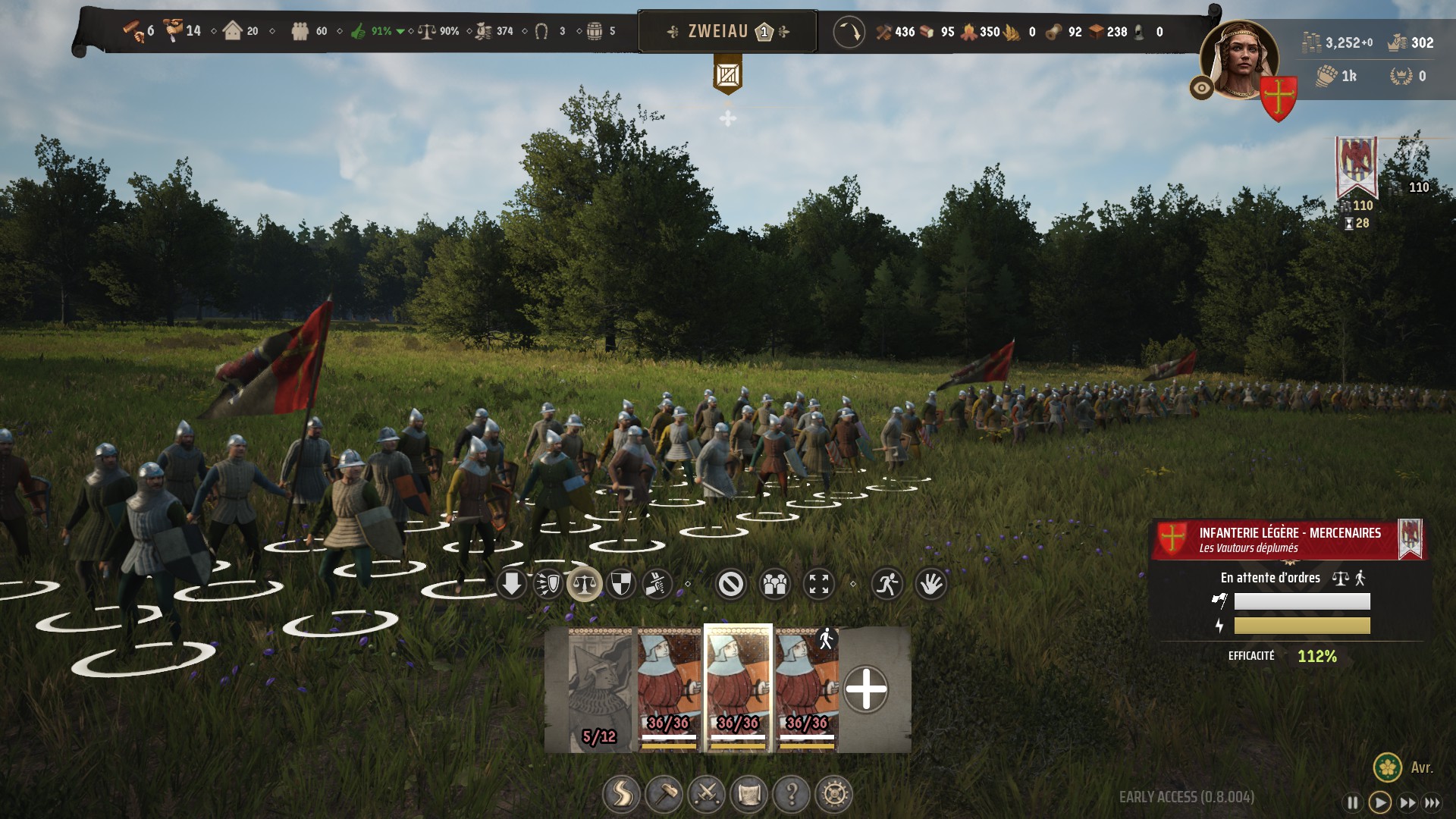Toggle the running man command
Viewport: 1456px width, 819px height.
tap(887, 584)
